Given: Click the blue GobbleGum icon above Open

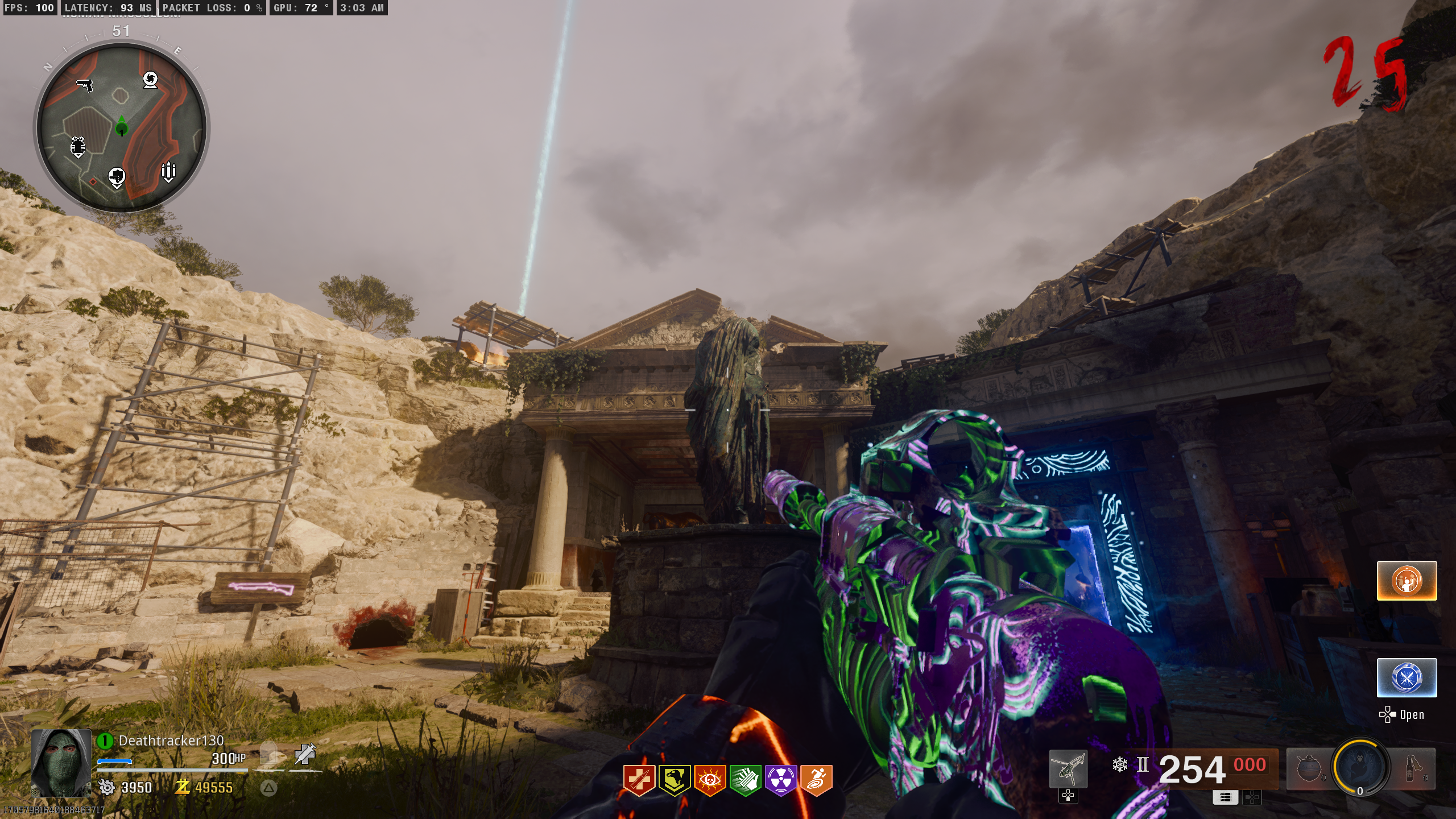Looking at the screenshot, I should pyautogui.click(x=1407, y=677).
